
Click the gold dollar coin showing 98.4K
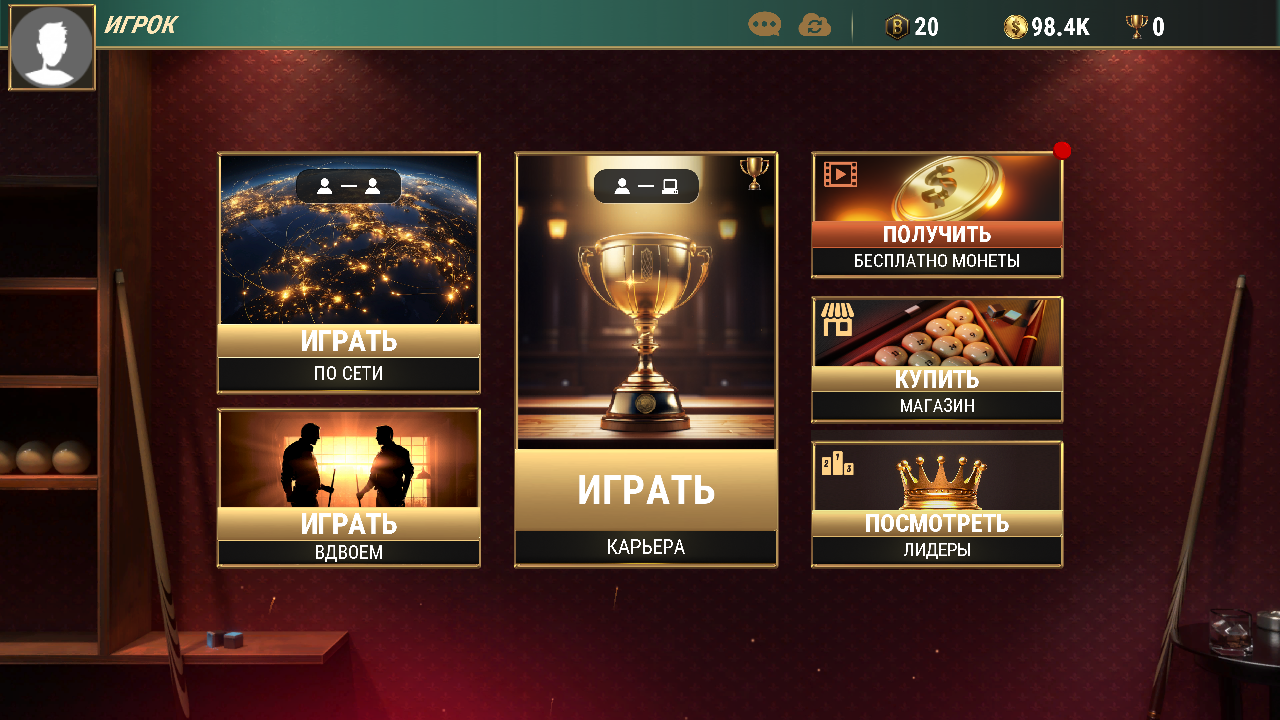pos(1013,27)
